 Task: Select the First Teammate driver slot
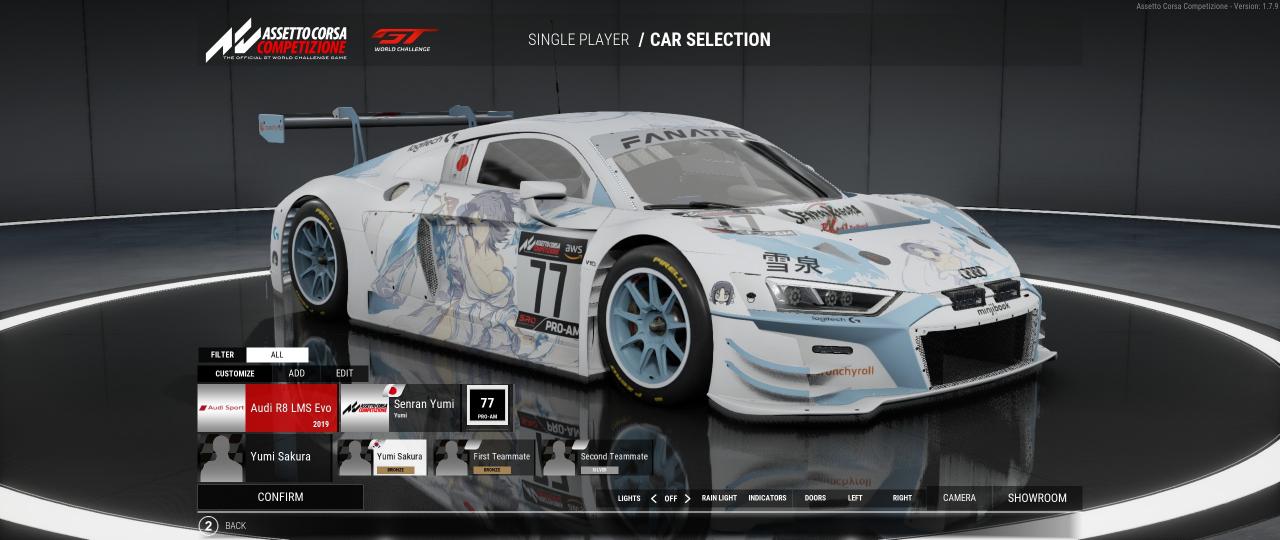point(488,458)
